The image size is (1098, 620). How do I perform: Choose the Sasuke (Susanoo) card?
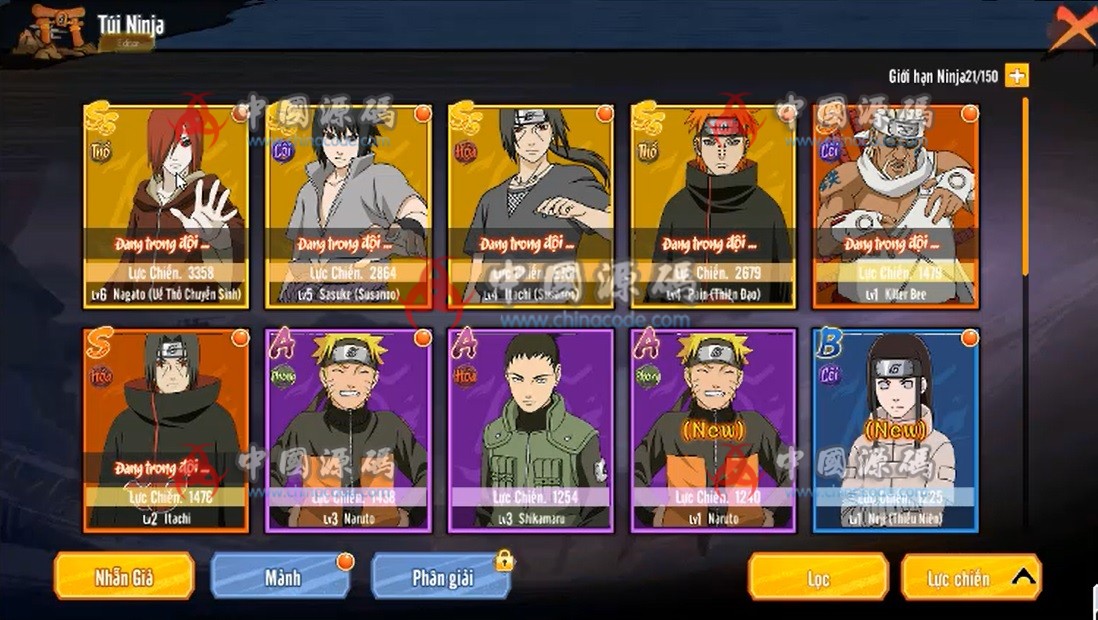(348, 205)
